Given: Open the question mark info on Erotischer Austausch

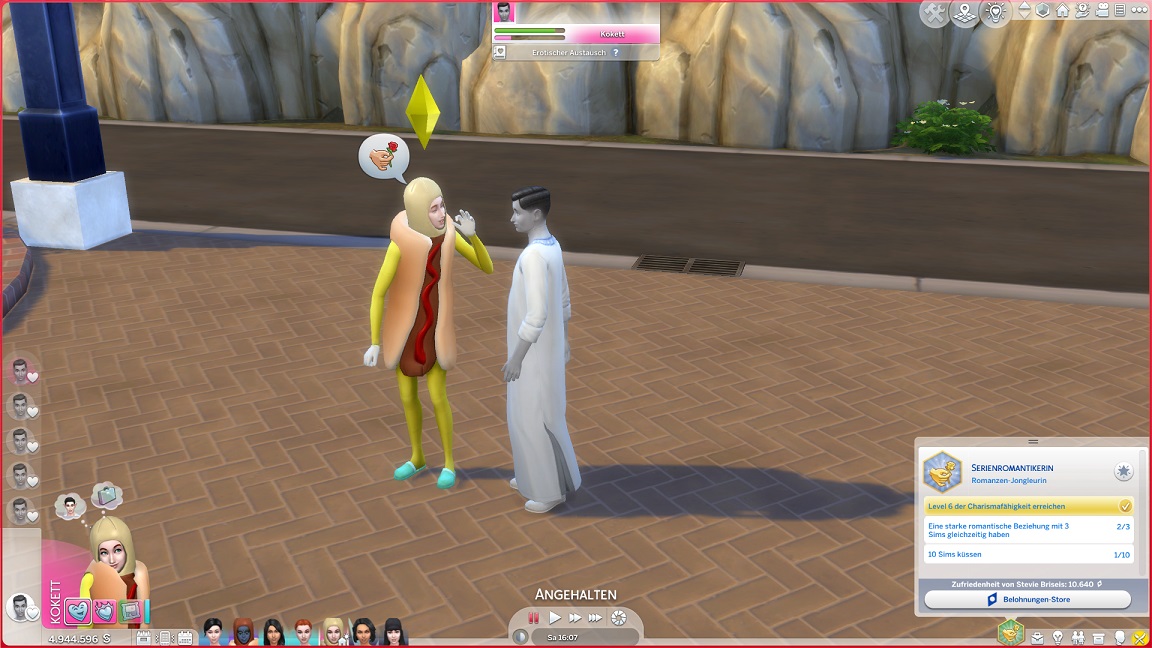Looking at the screenshot, I should tap(616, 52).
